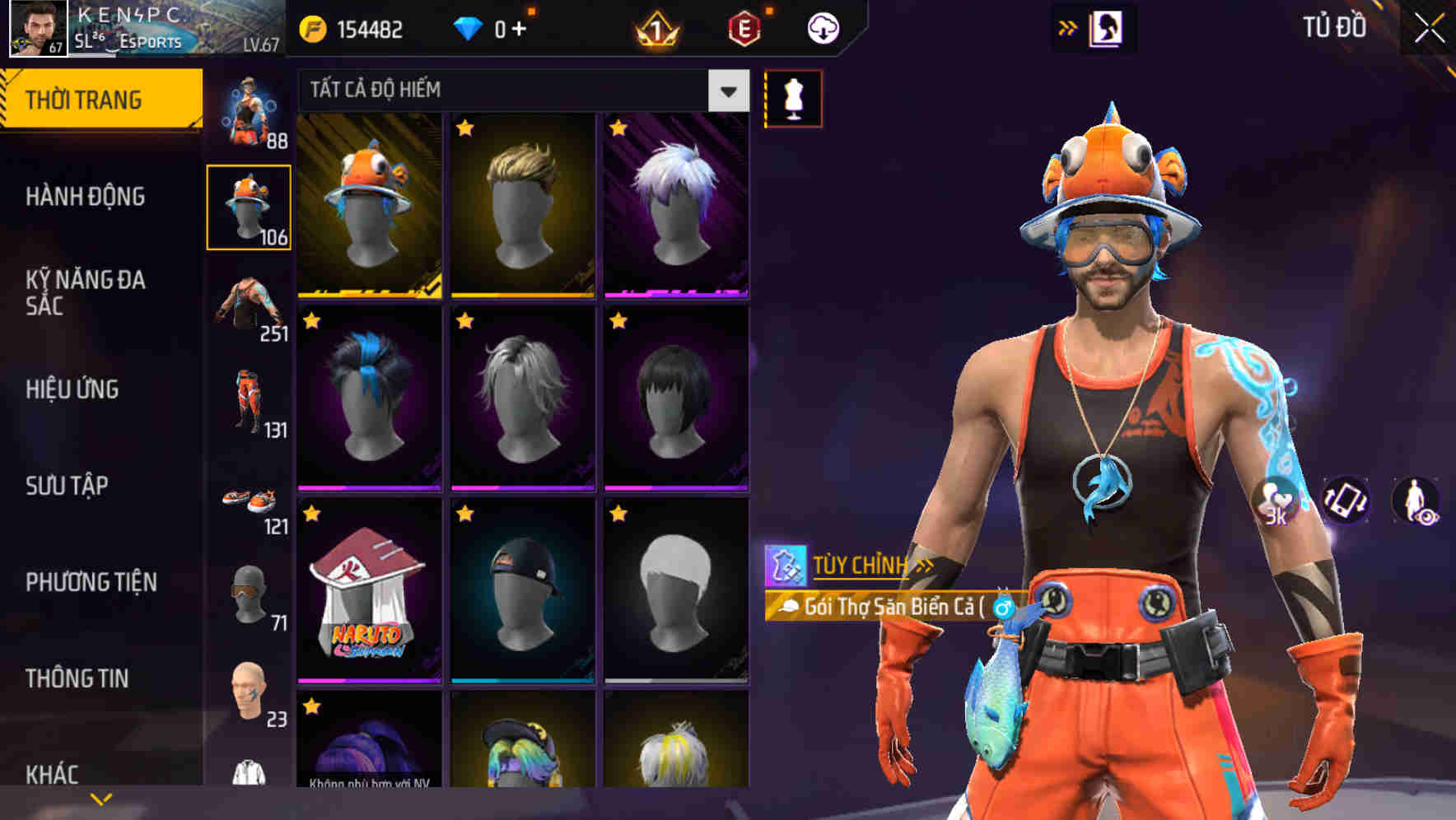1456x820 pixels.
Task: Toggle the mannequin preview icon beside rarity filter
Action: [793, 97]
